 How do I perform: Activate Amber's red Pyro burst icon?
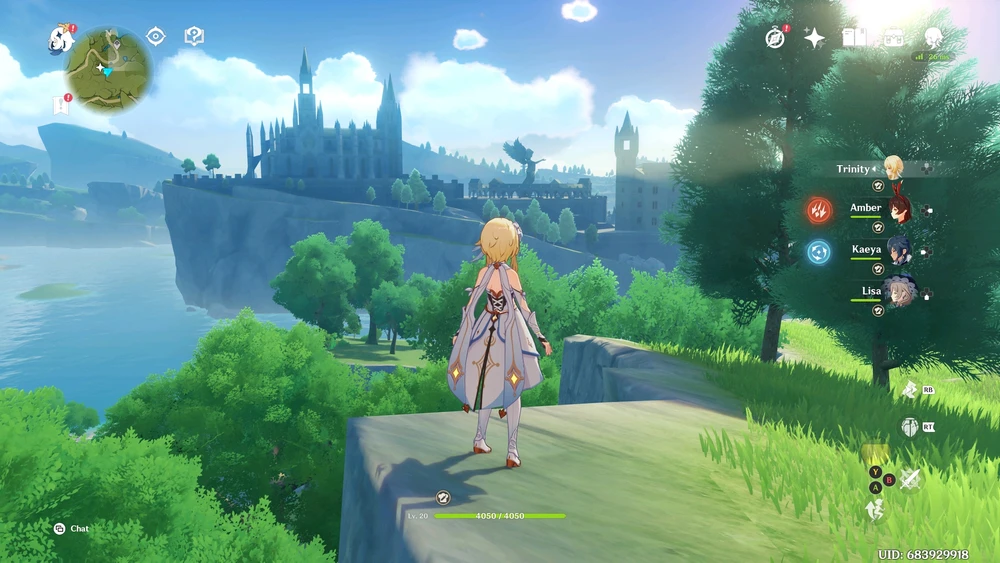[819, 210]
